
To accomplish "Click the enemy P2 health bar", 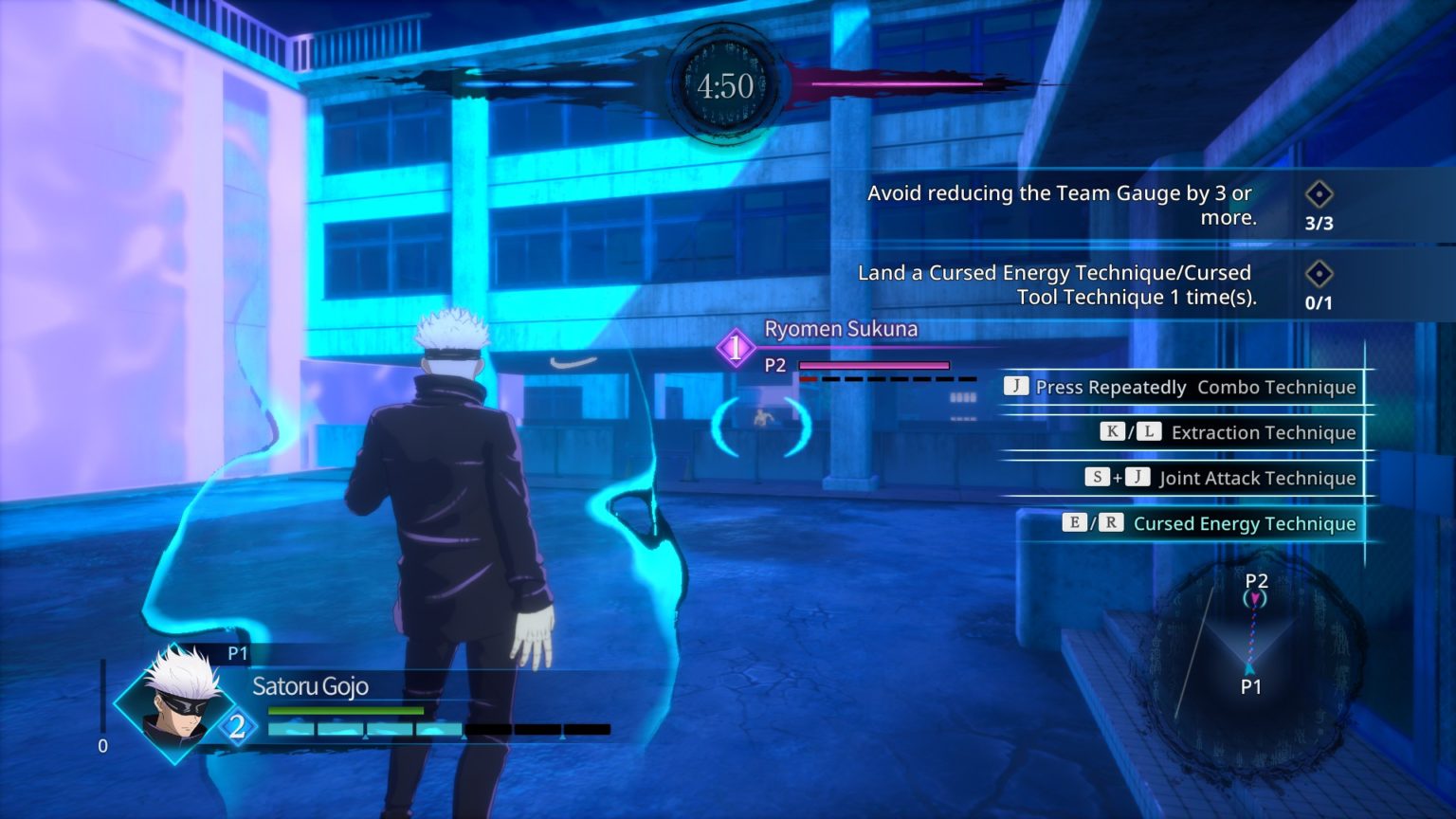I will [872, 365].
